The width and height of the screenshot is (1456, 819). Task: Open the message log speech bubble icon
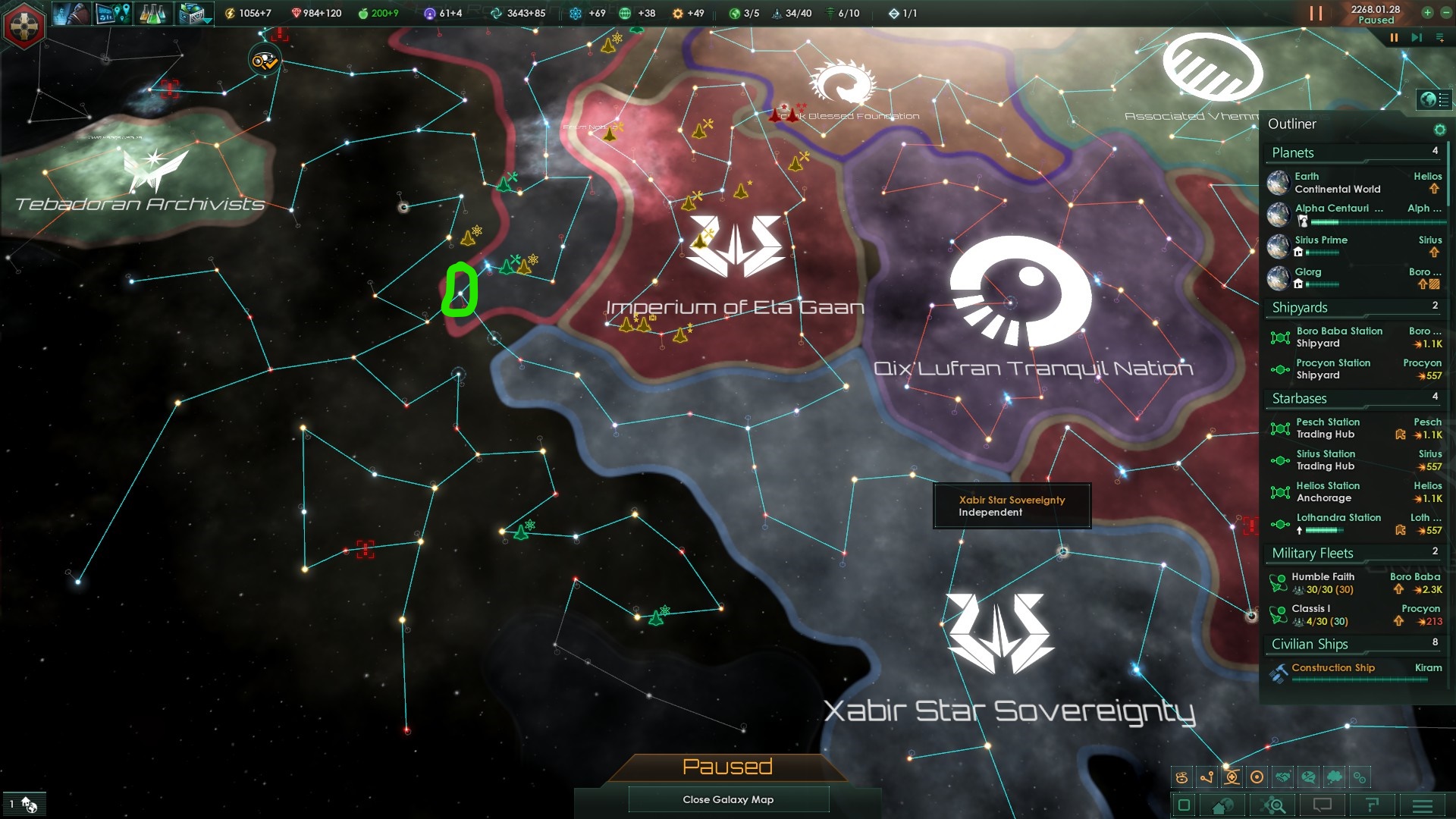click(x=1323, y=805)
